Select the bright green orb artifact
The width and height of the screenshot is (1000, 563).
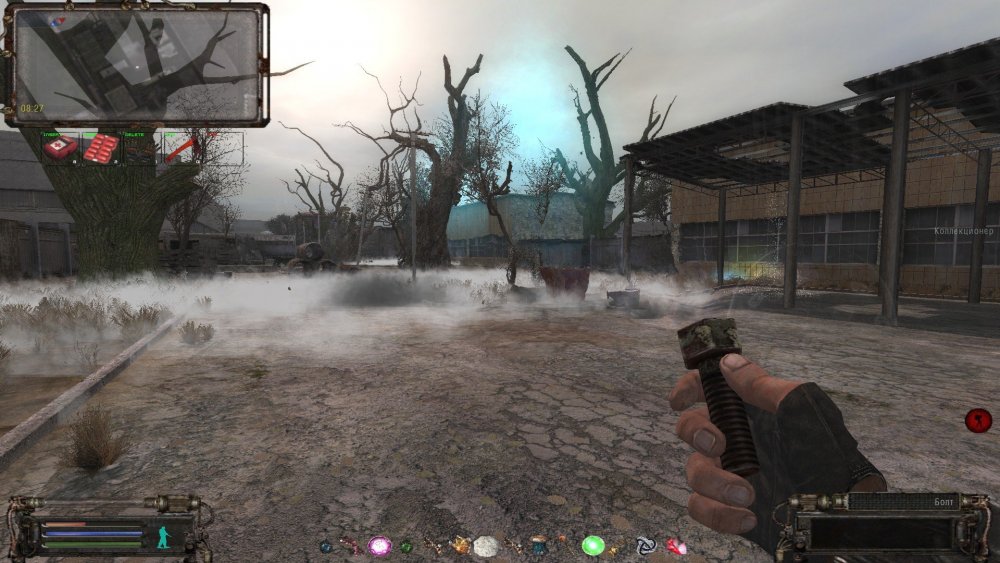point(593,546)
